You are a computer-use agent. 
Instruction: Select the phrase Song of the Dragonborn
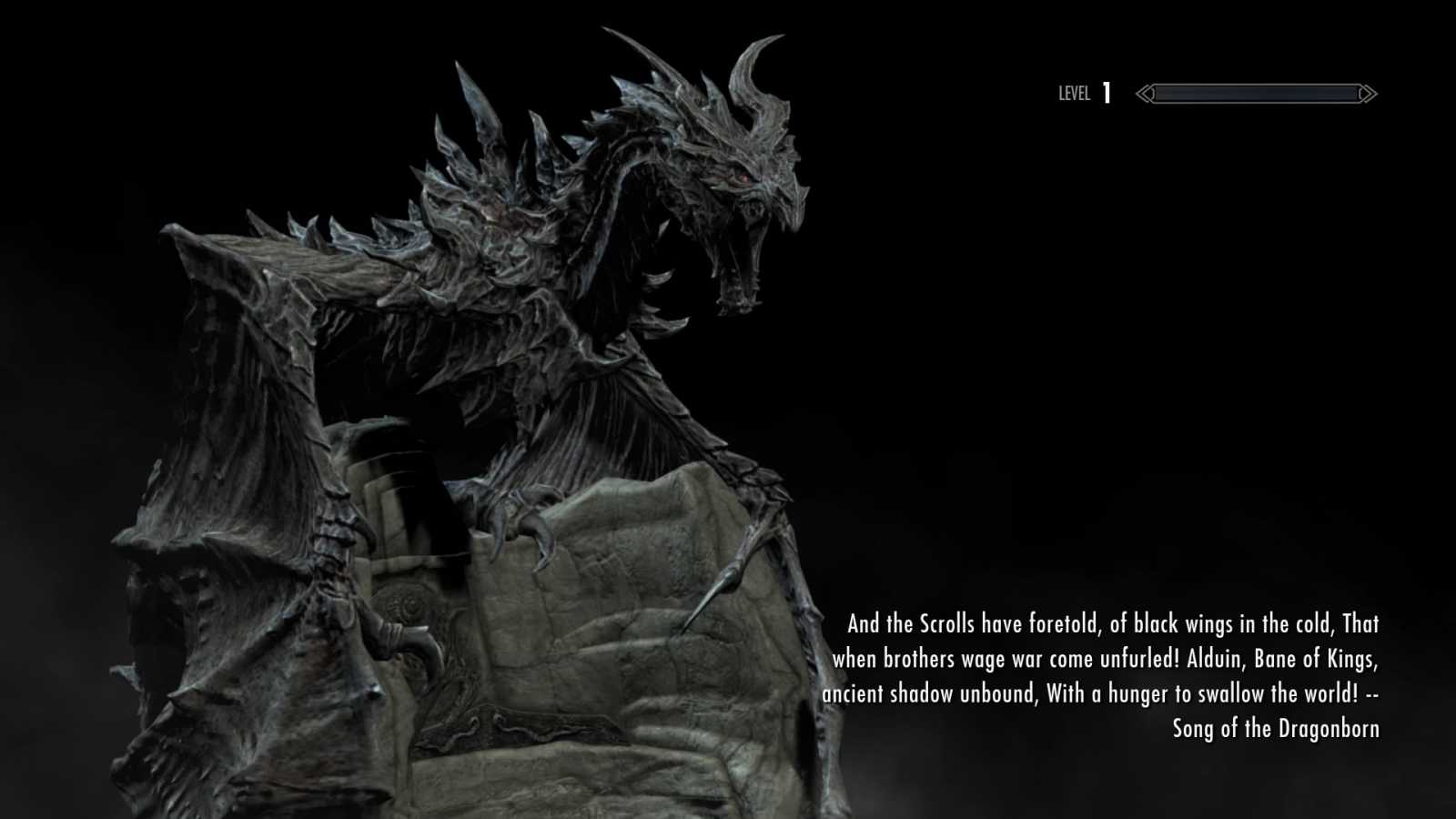[x=1277, y=728]
